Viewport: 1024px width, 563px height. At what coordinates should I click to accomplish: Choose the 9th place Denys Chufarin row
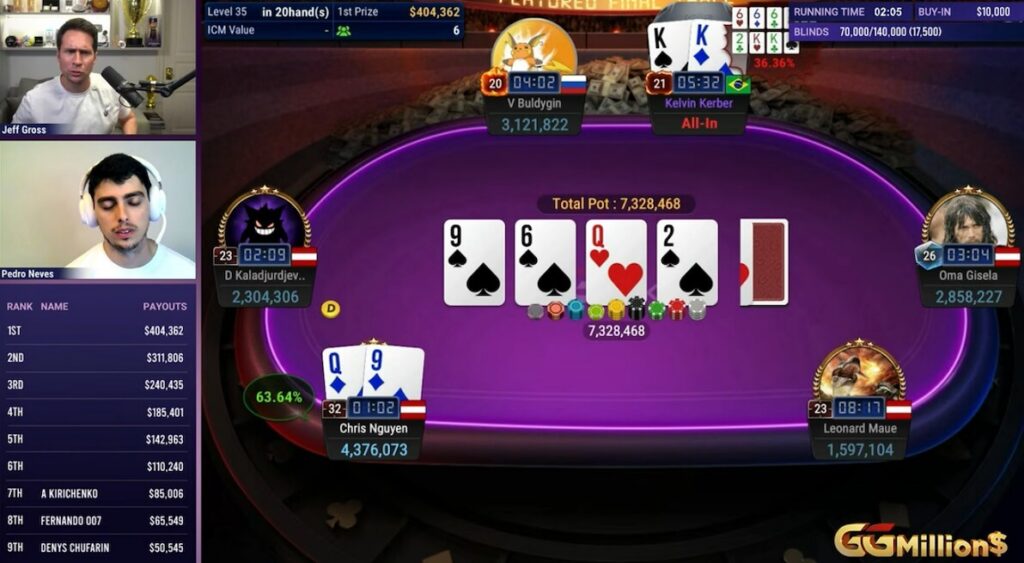pos(98,548)
